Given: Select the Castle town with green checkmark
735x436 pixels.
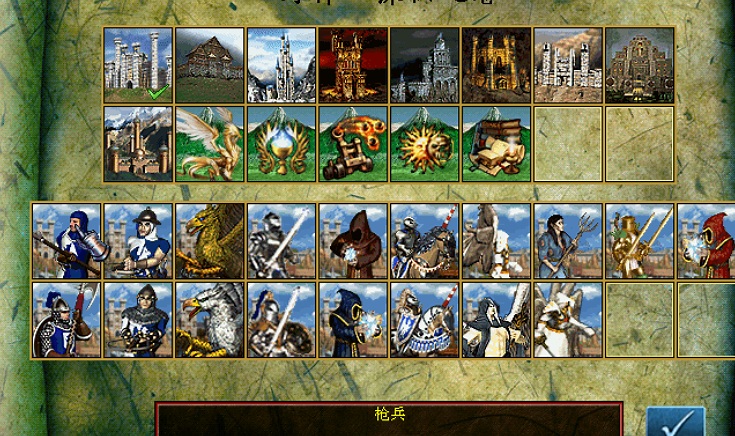Looking at the screenshot, I should [138, 65].
